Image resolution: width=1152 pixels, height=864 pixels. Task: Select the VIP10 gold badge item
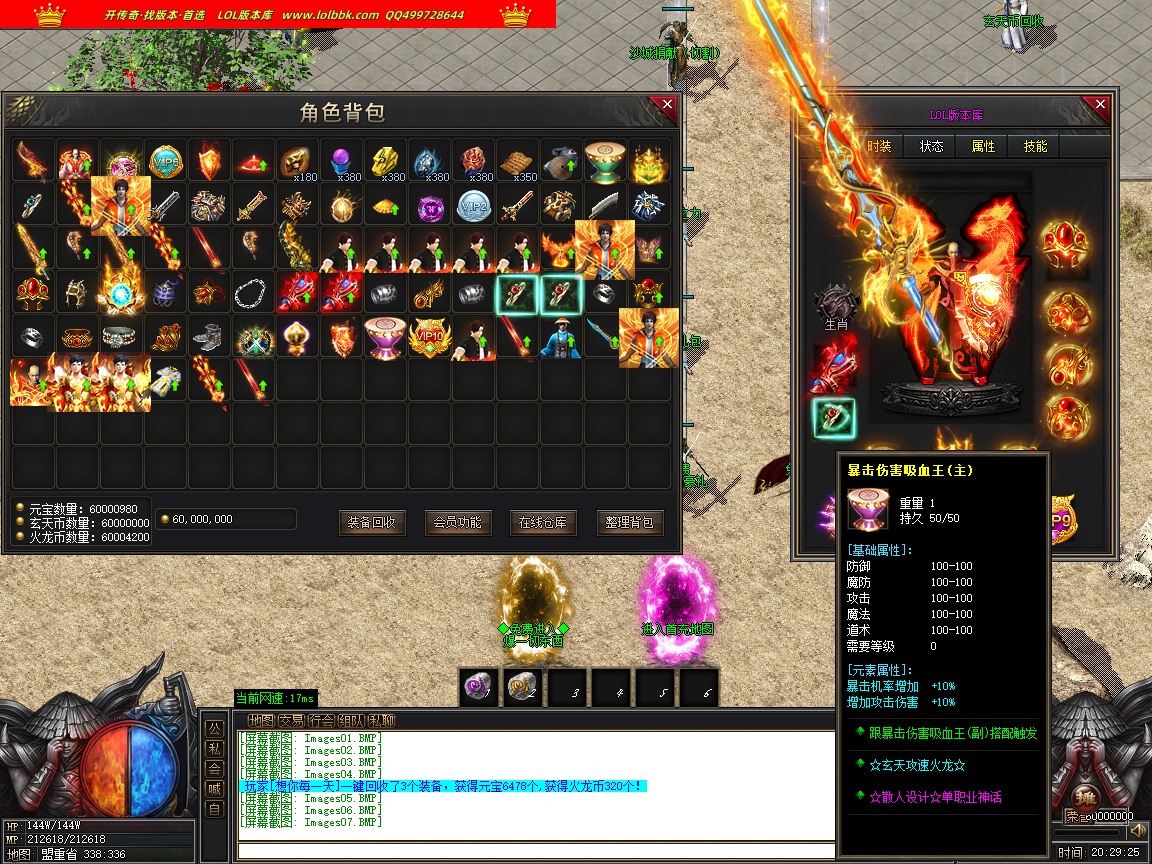point(429,337)
